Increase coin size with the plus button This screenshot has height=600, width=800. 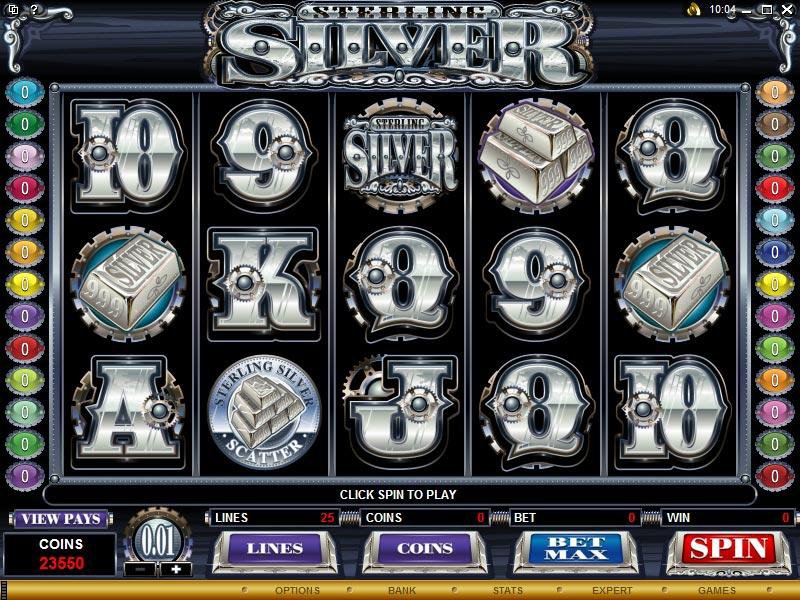click(176, 569)
